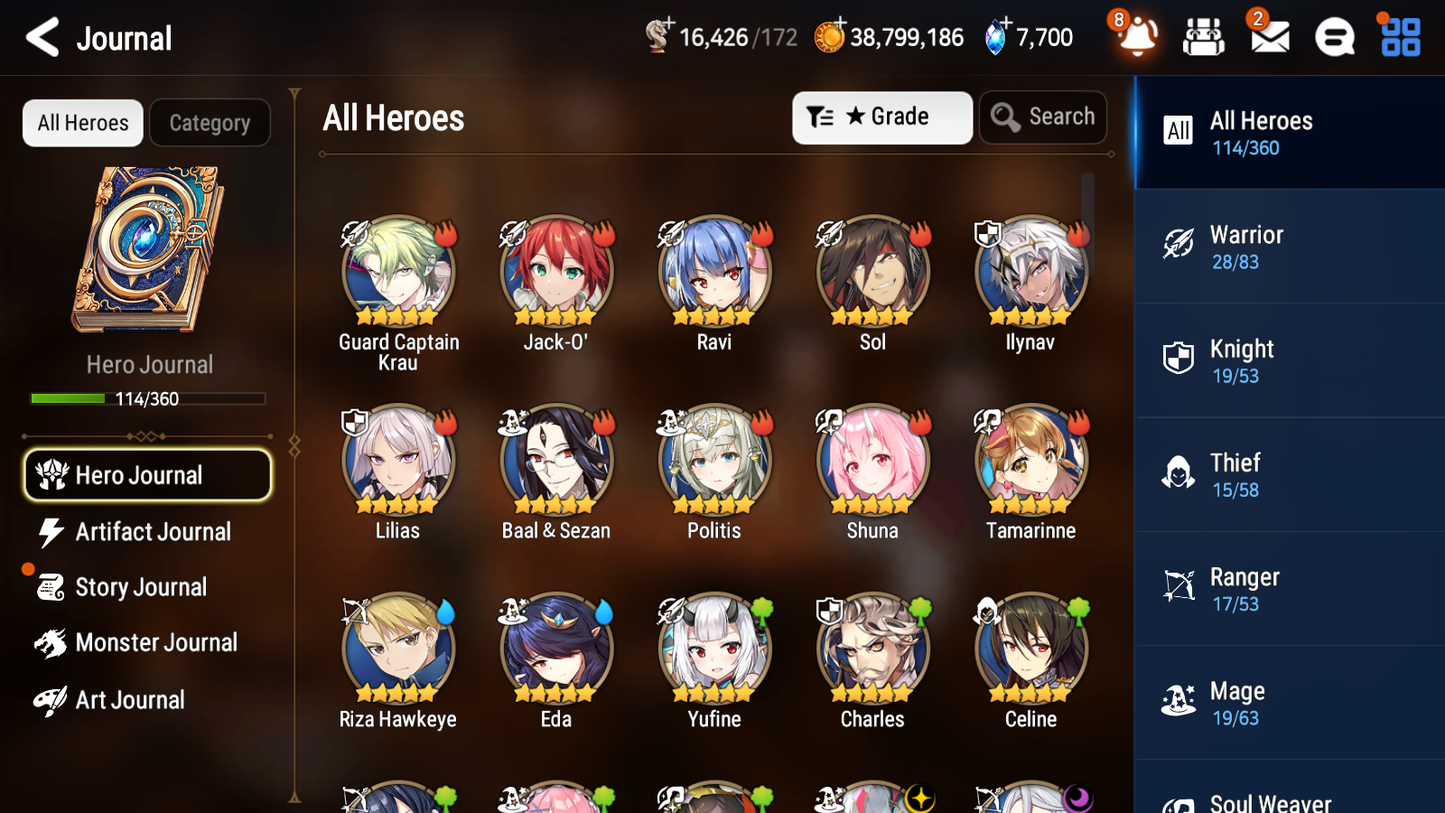Image resolution: width=1445 pixels, height=813 pixels.
Task: Open the chat icon
Action: point(1334,36)
